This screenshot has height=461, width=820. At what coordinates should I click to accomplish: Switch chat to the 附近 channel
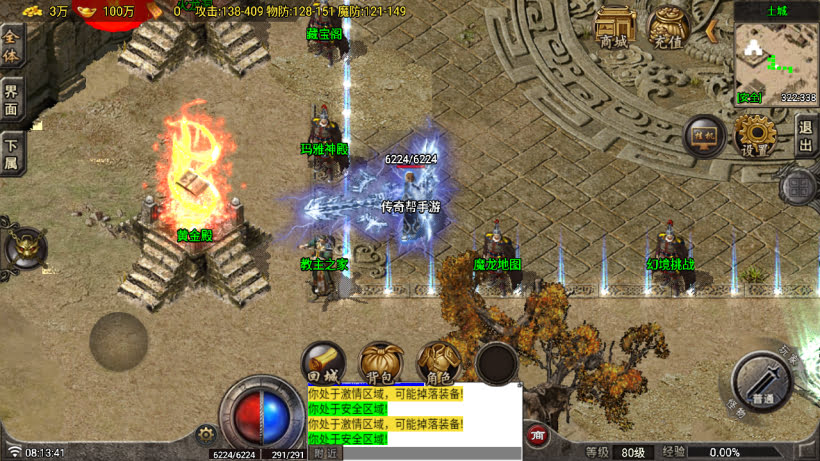click(325, 453)
